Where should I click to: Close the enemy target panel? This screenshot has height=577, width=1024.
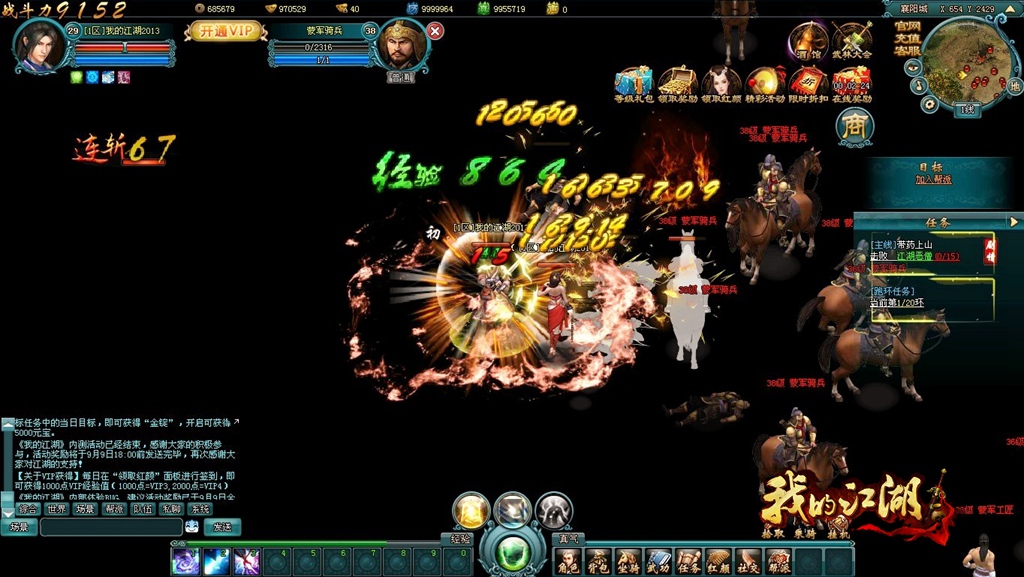435,31
